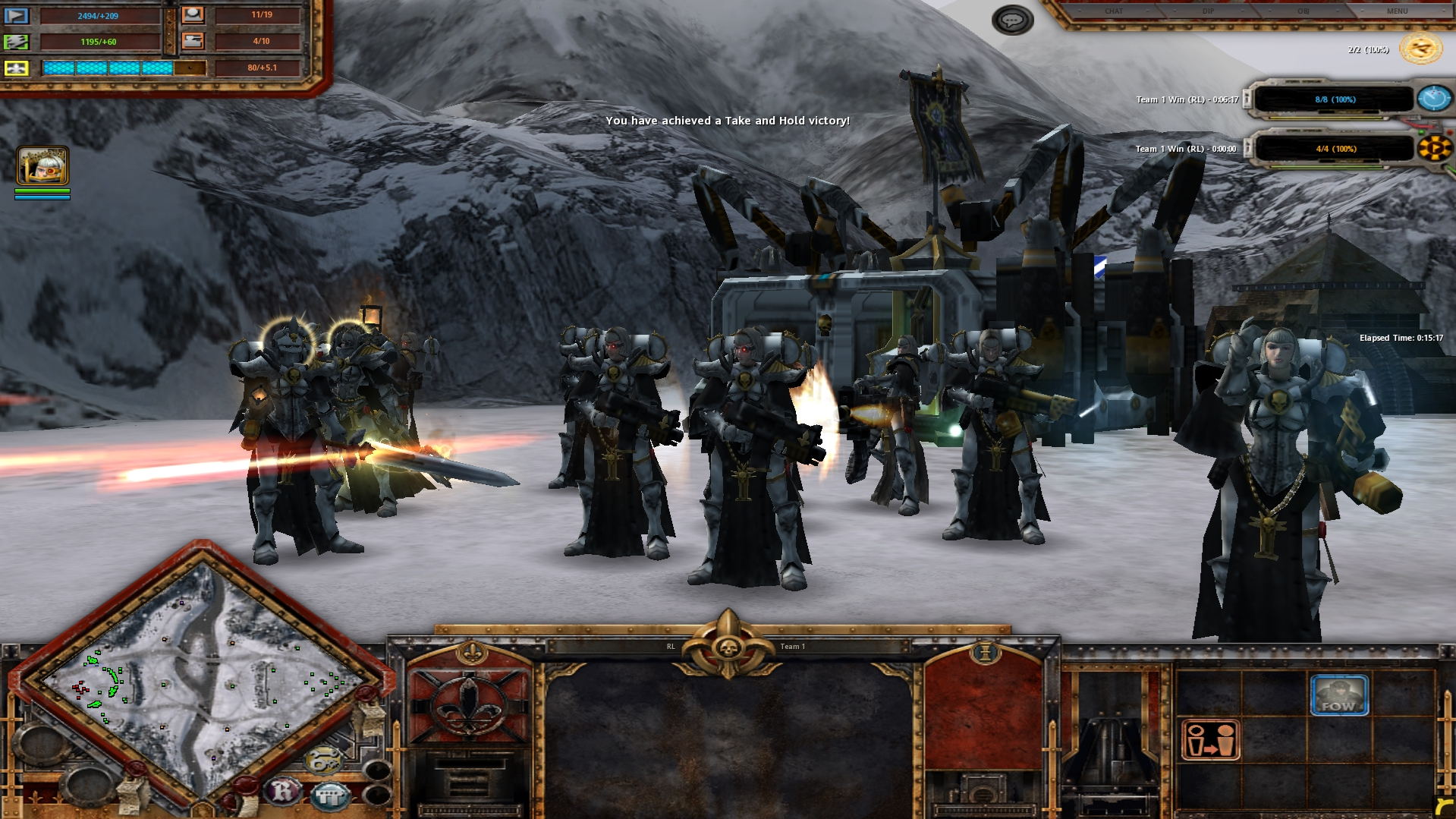Screen dimensions: 1456x819
Task: Click the blue clock Take and Hold icon
Action: coord(1433,99)
